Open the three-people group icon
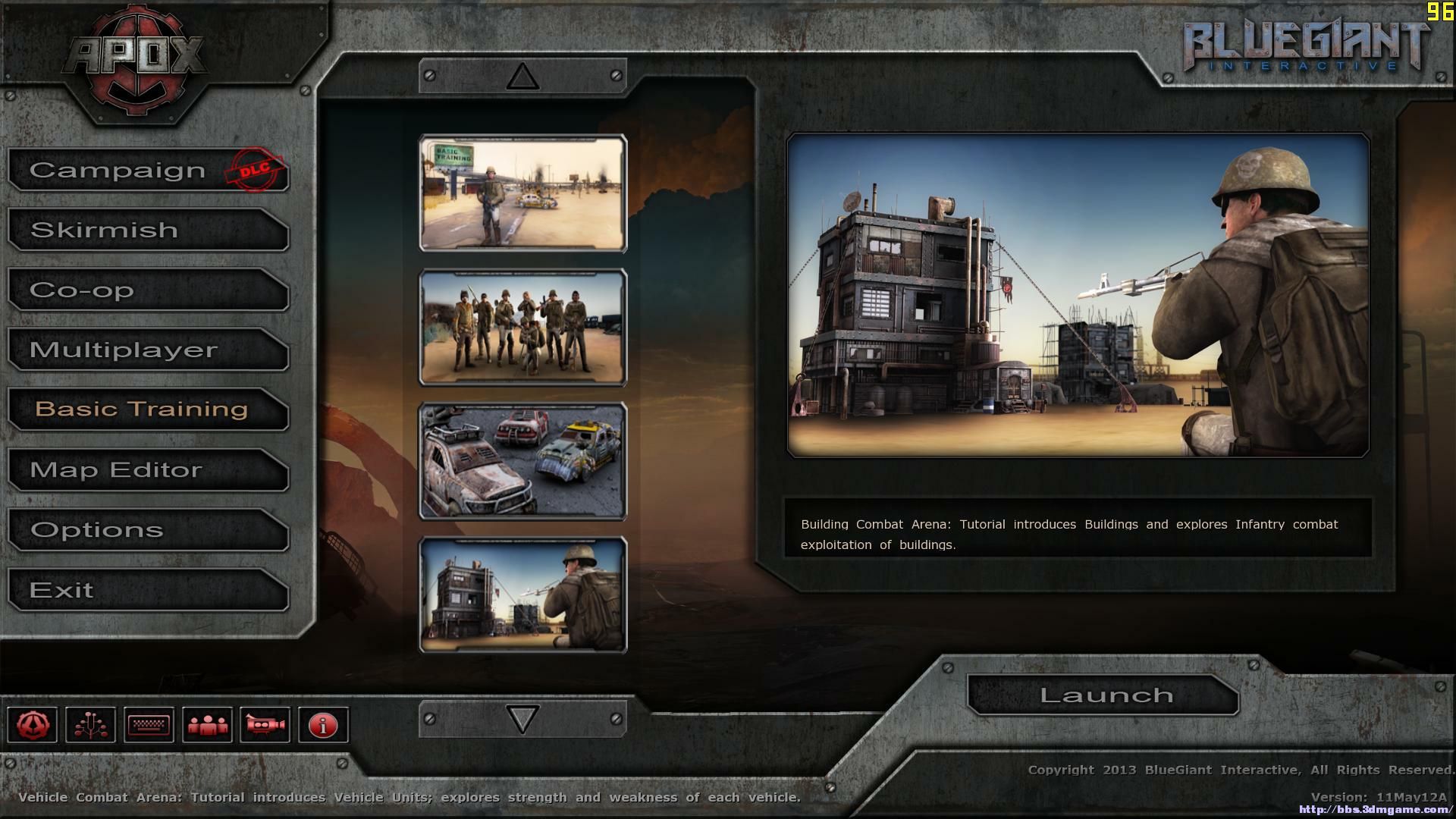Screen dimensions: 1456x819 click(x=207, y=725)
